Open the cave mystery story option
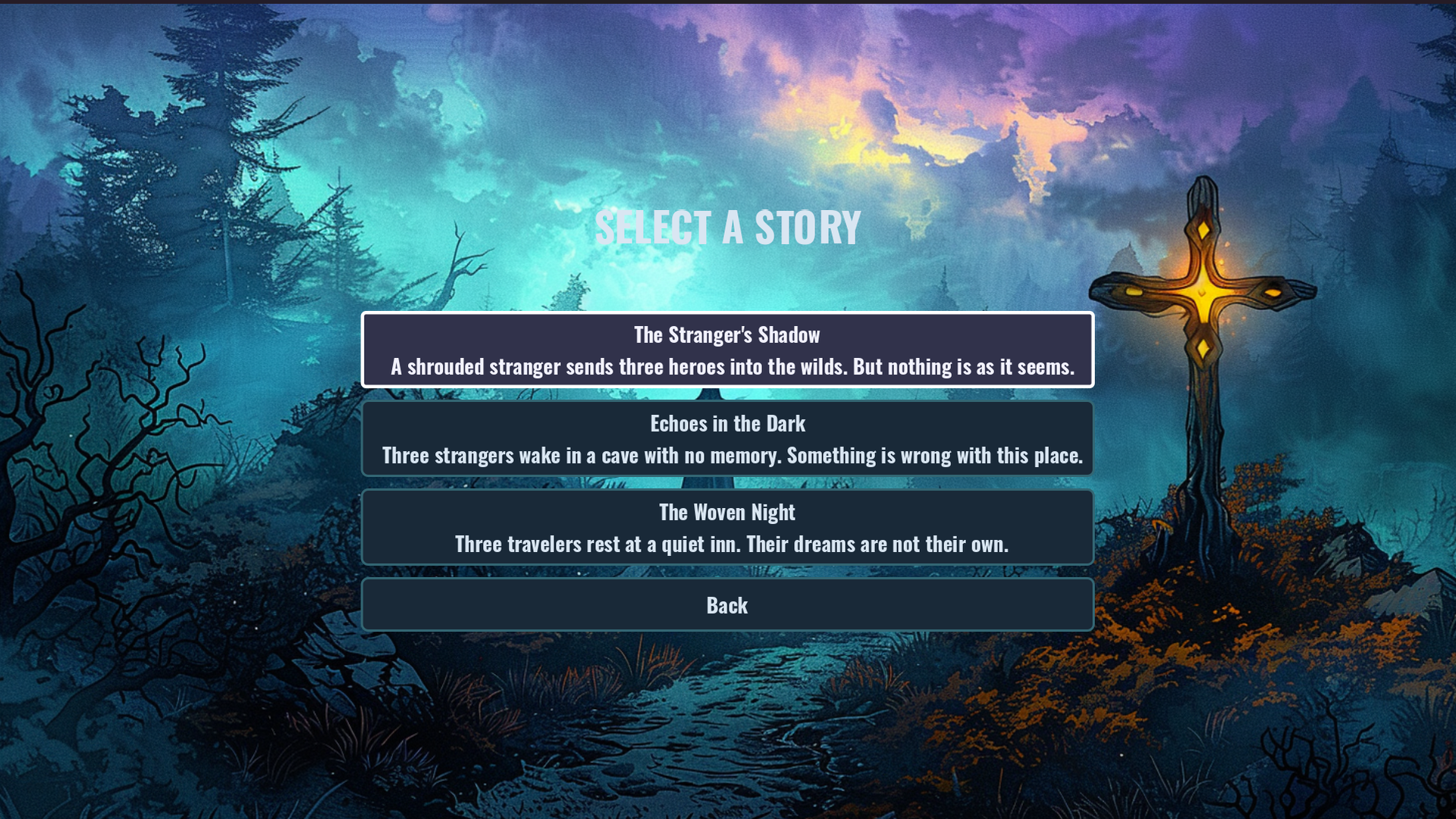1456x819 pixels. pyautogui.click(x=726, y=440)
